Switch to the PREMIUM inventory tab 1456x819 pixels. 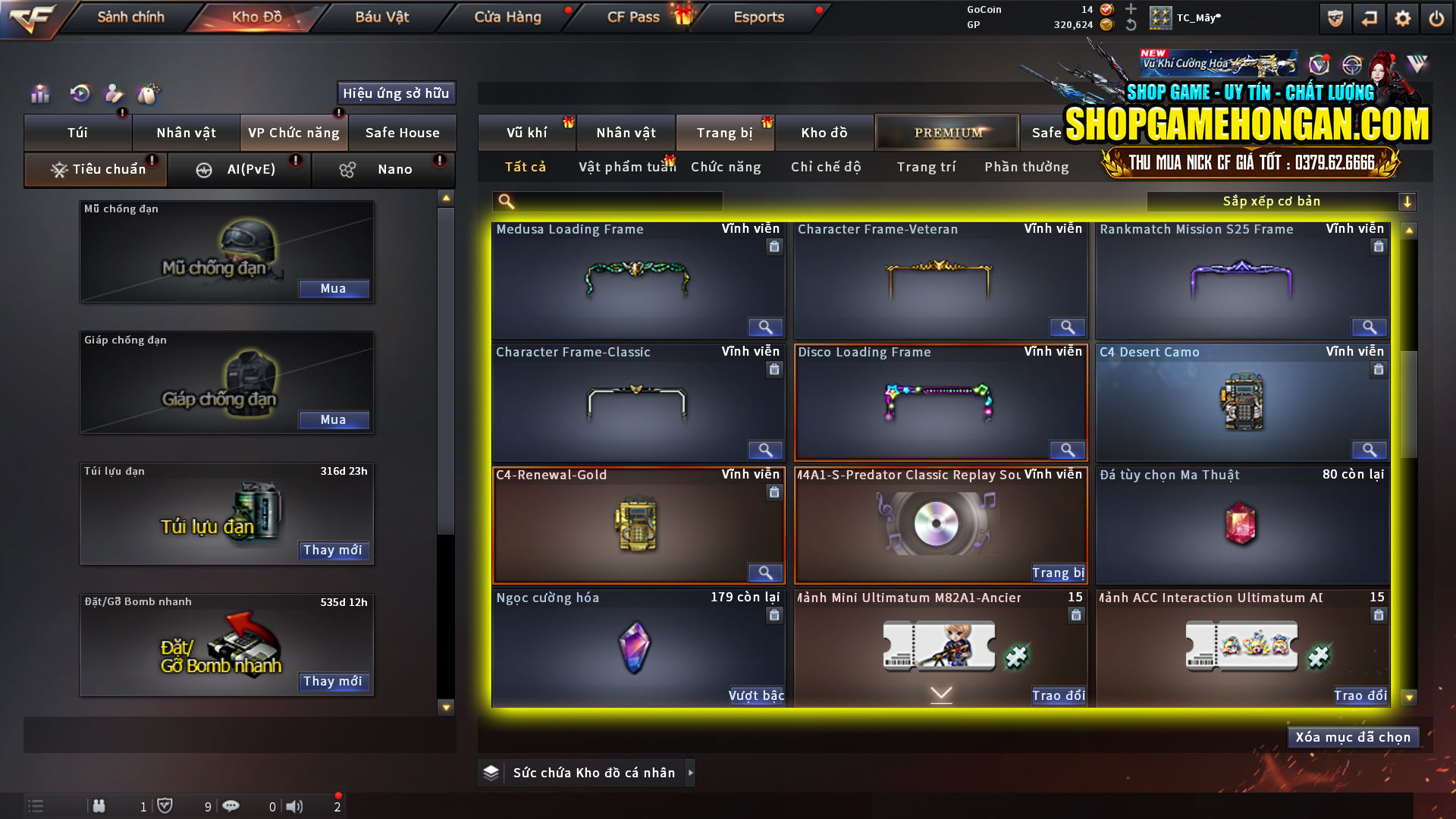point(946,132)
